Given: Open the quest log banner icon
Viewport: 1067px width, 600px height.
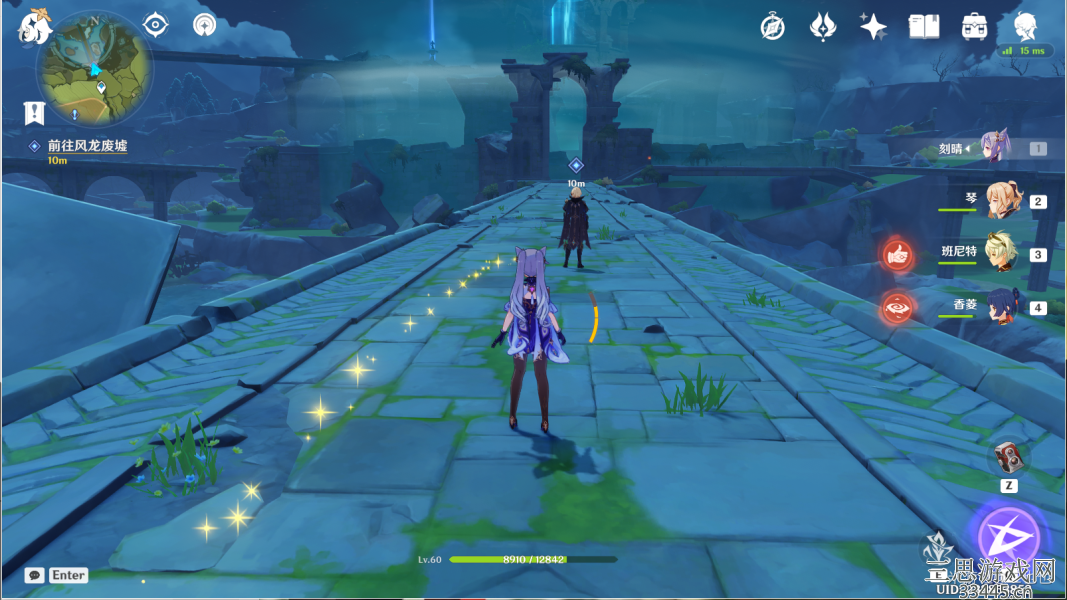Looking at the screenshot, I should pos(35,112).
